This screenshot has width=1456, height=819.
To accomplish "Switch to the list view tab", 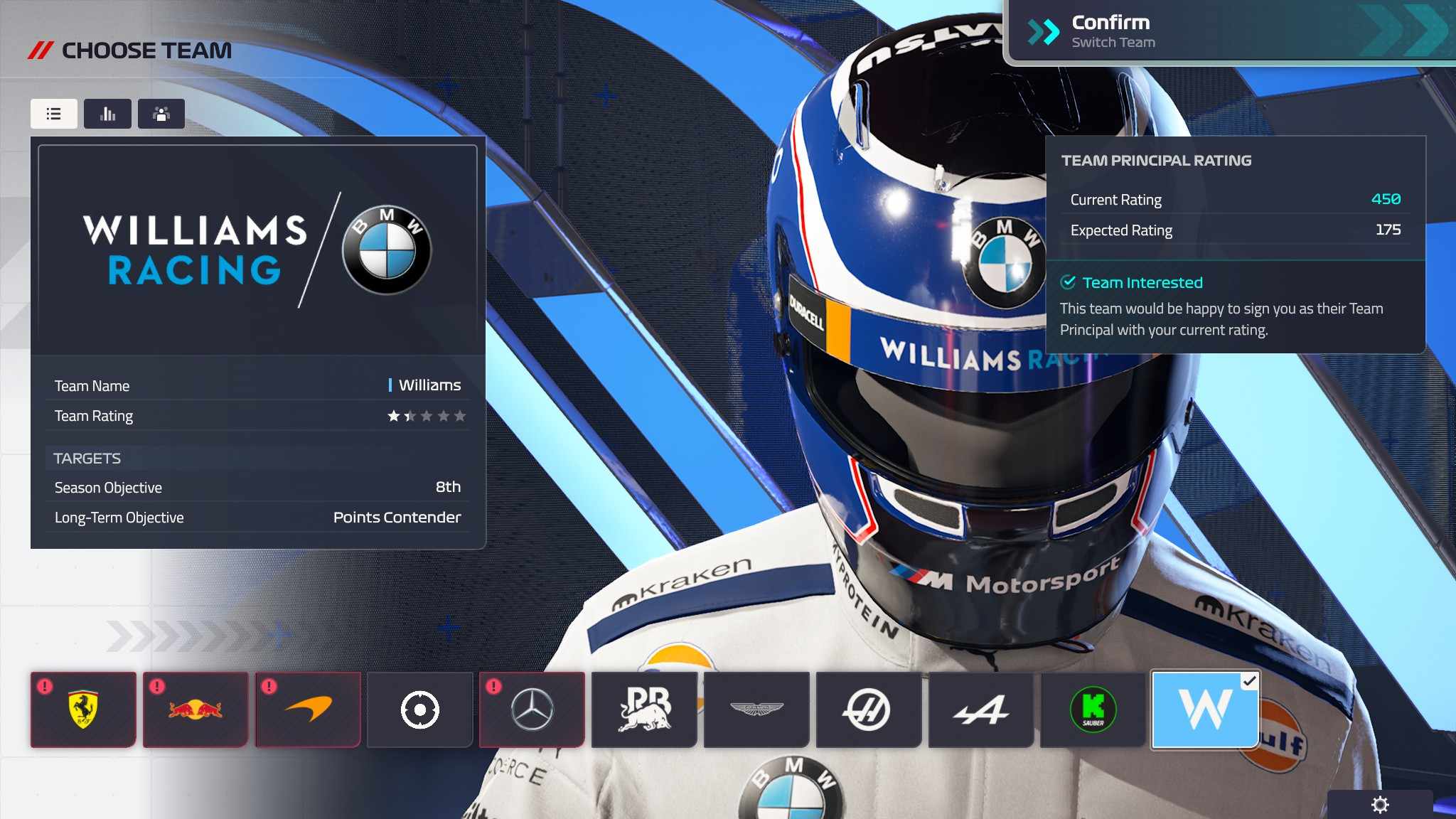I will pos(54,114).
